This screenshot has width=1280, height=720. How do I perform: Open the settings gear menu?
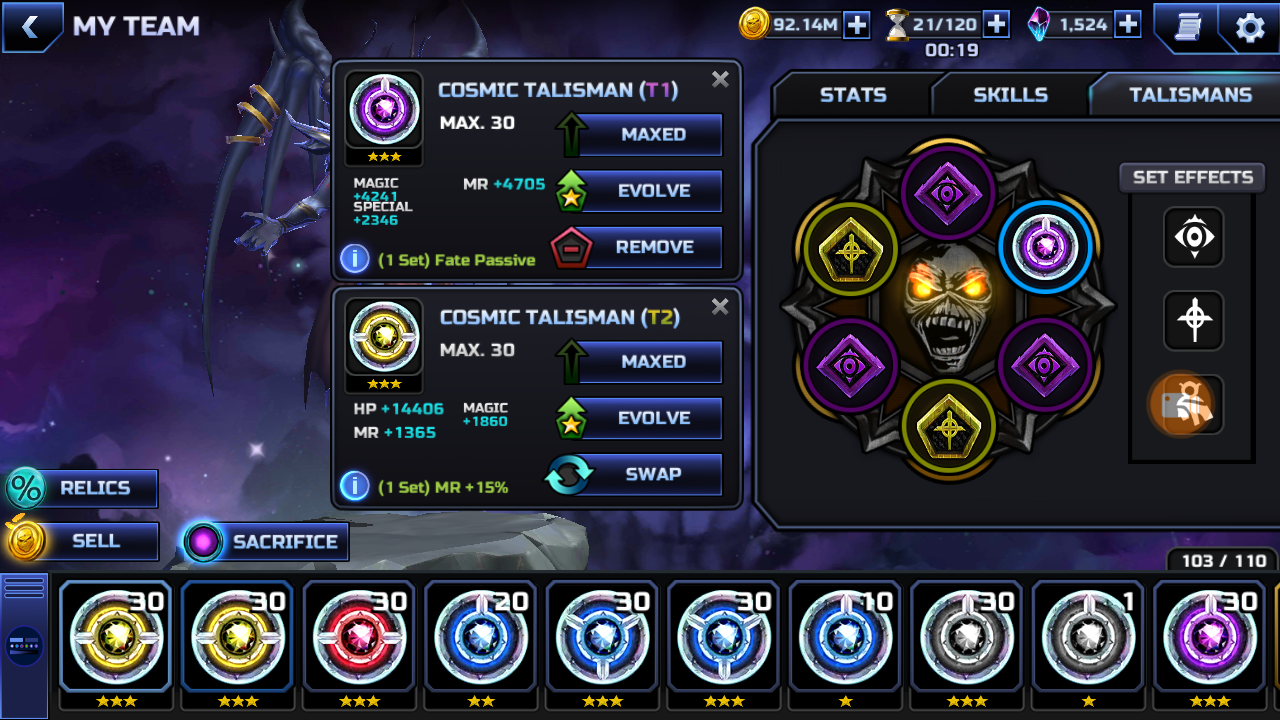click(1250, 27)
